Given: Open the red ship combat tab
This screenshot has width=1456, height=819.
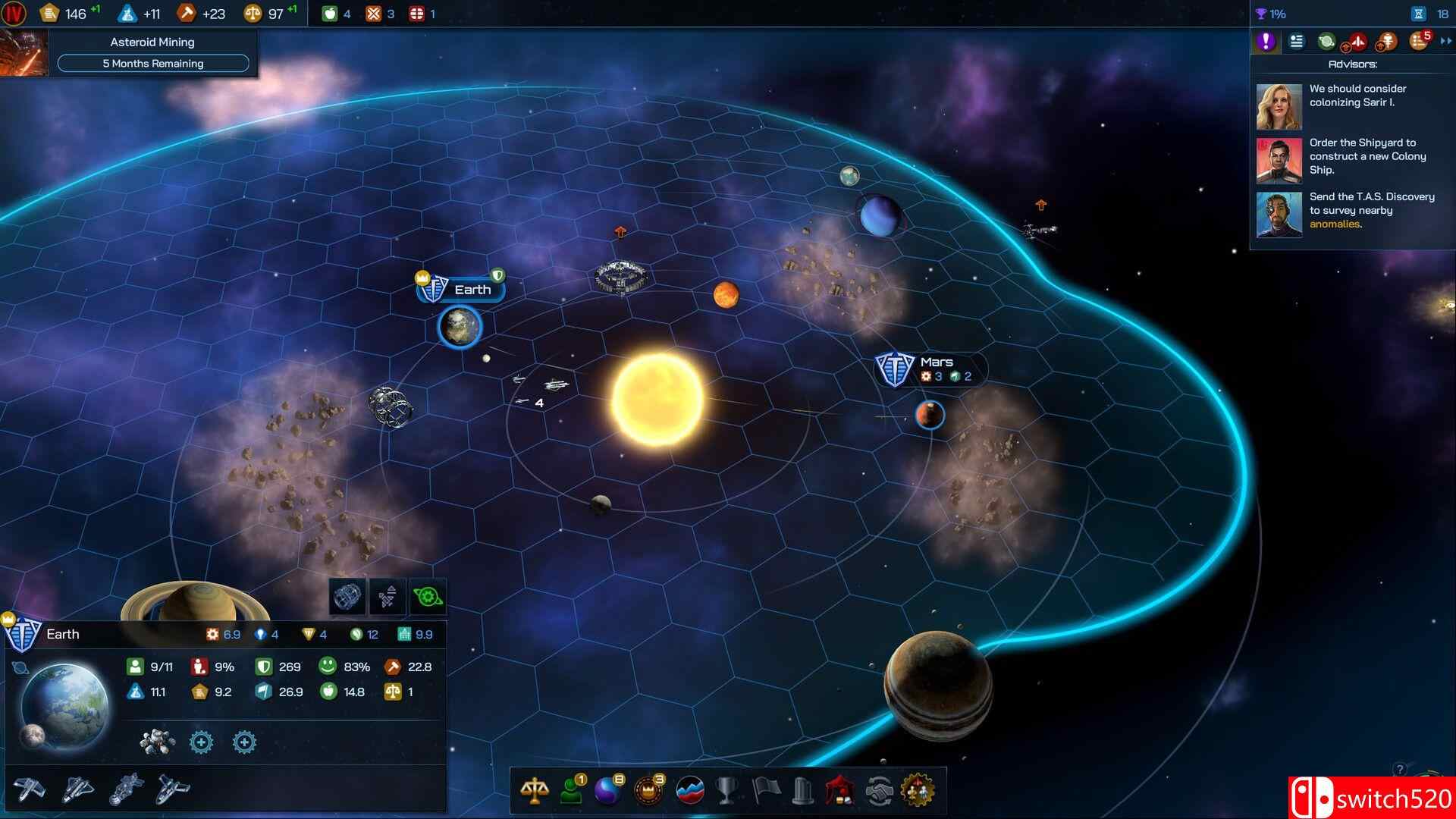Looking at the screenshot, I should pos(1357,42).
